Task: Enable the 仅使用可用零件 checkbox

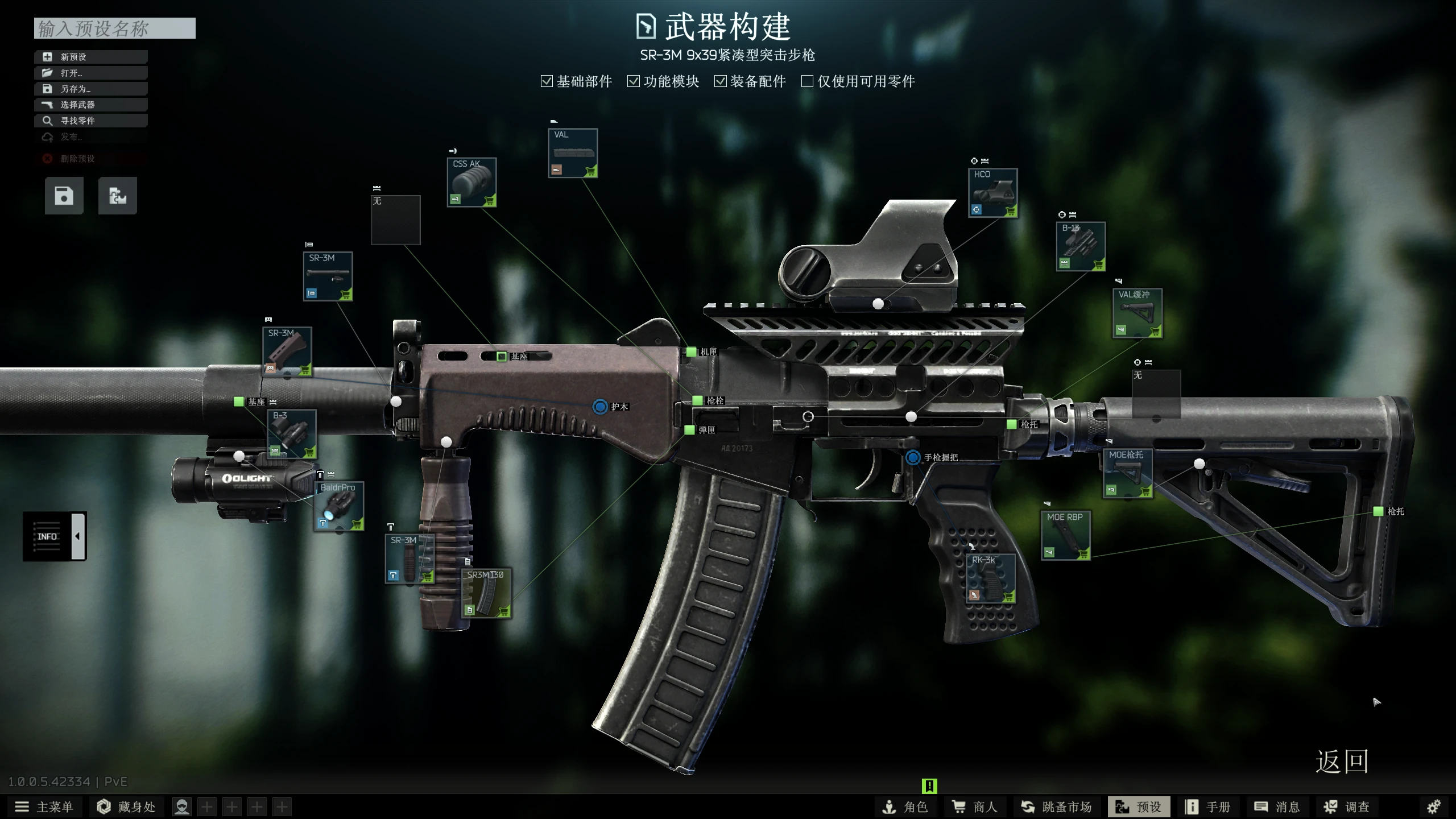Action: (x=807, y=81)
